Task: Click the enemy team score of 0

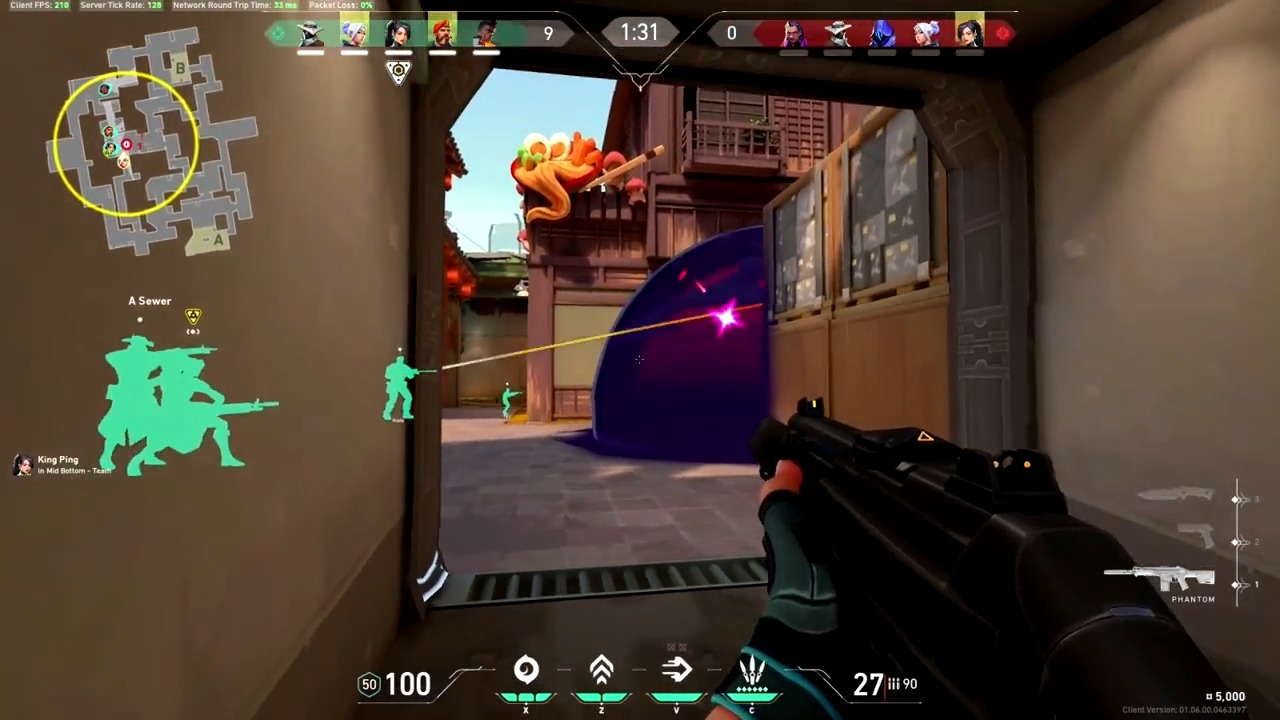Action: tap(731, 32)
